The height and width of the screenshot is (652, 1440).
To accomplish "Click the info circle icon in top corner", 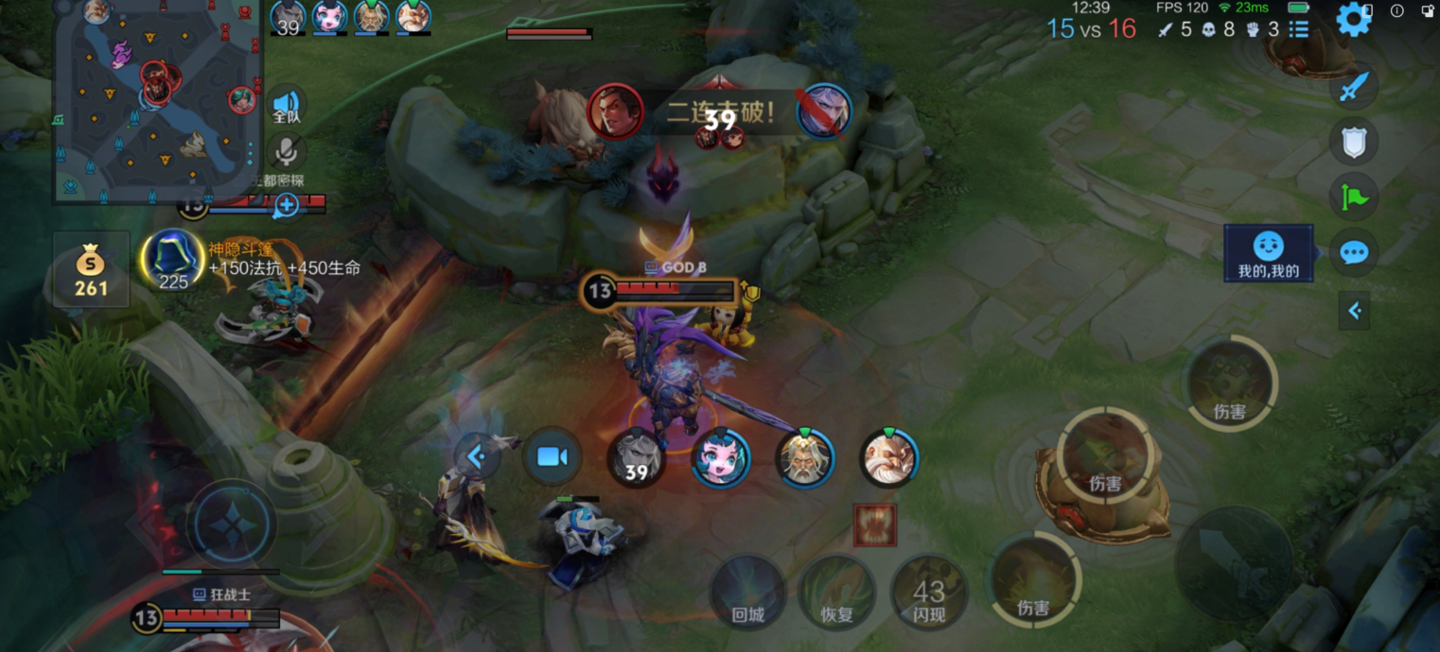I will click(1397, 11).
